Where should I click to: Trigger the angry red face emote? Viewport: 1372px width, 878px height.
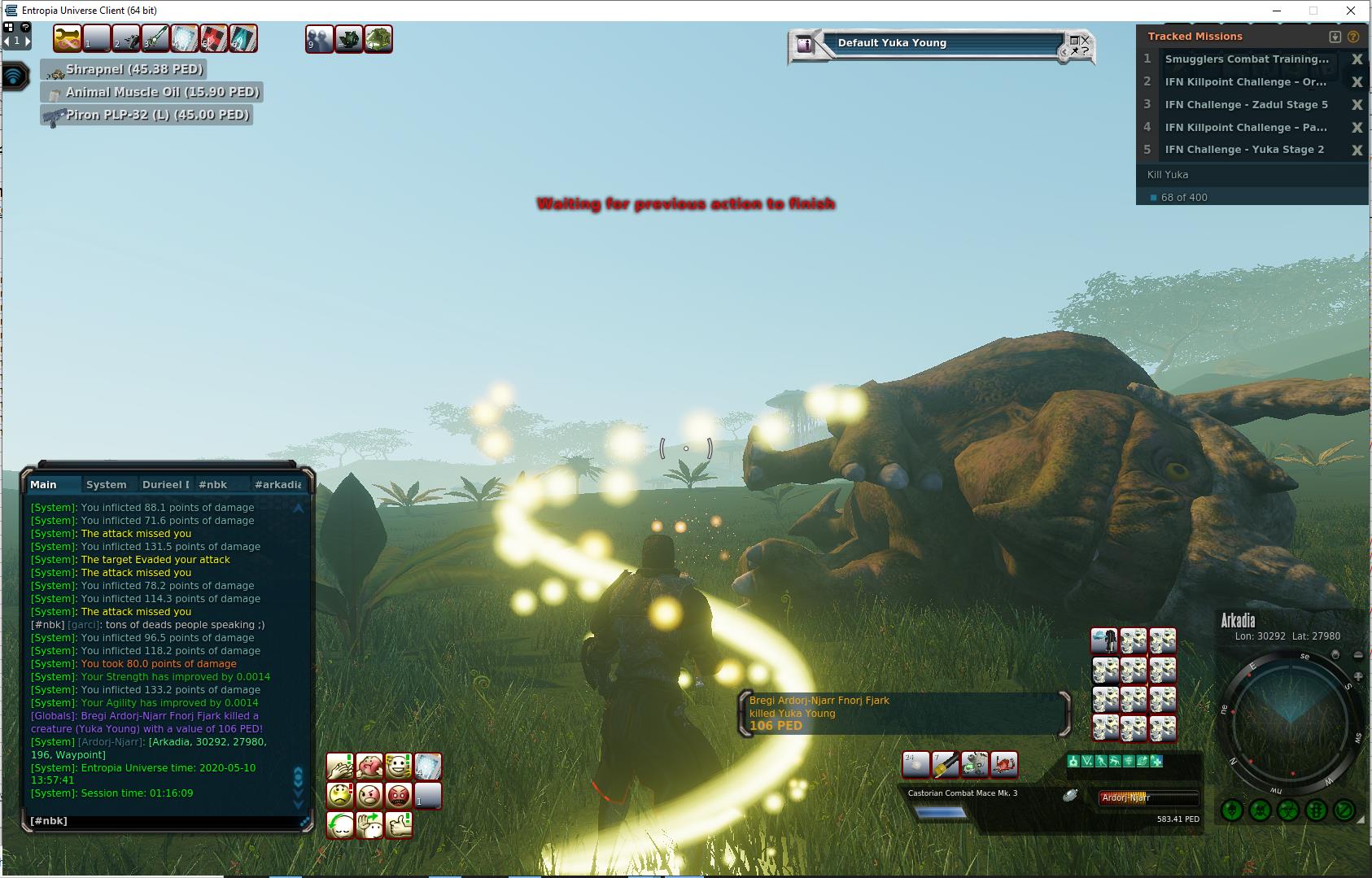pyautogui.click(x=399, y=795)
